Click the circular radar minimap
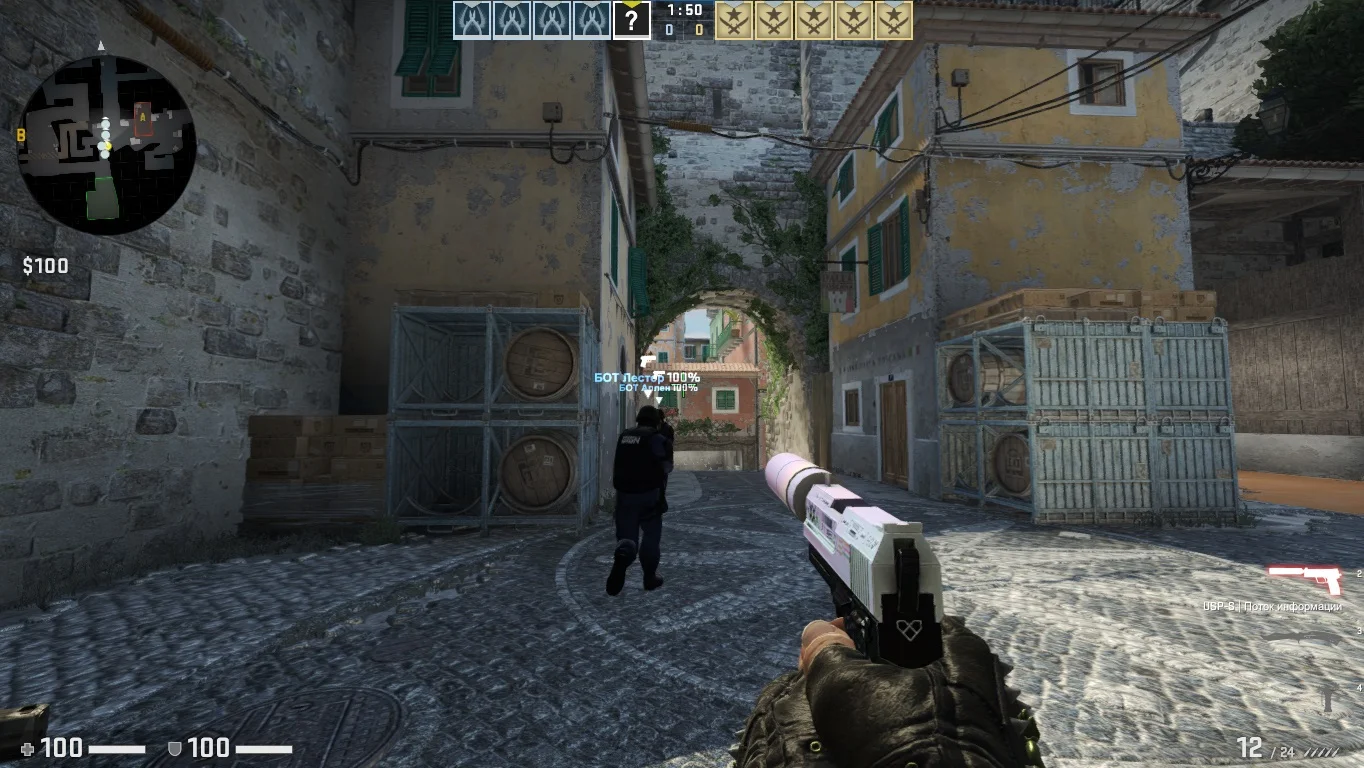The image size is (1364, 768). click(x=106, y=145)
